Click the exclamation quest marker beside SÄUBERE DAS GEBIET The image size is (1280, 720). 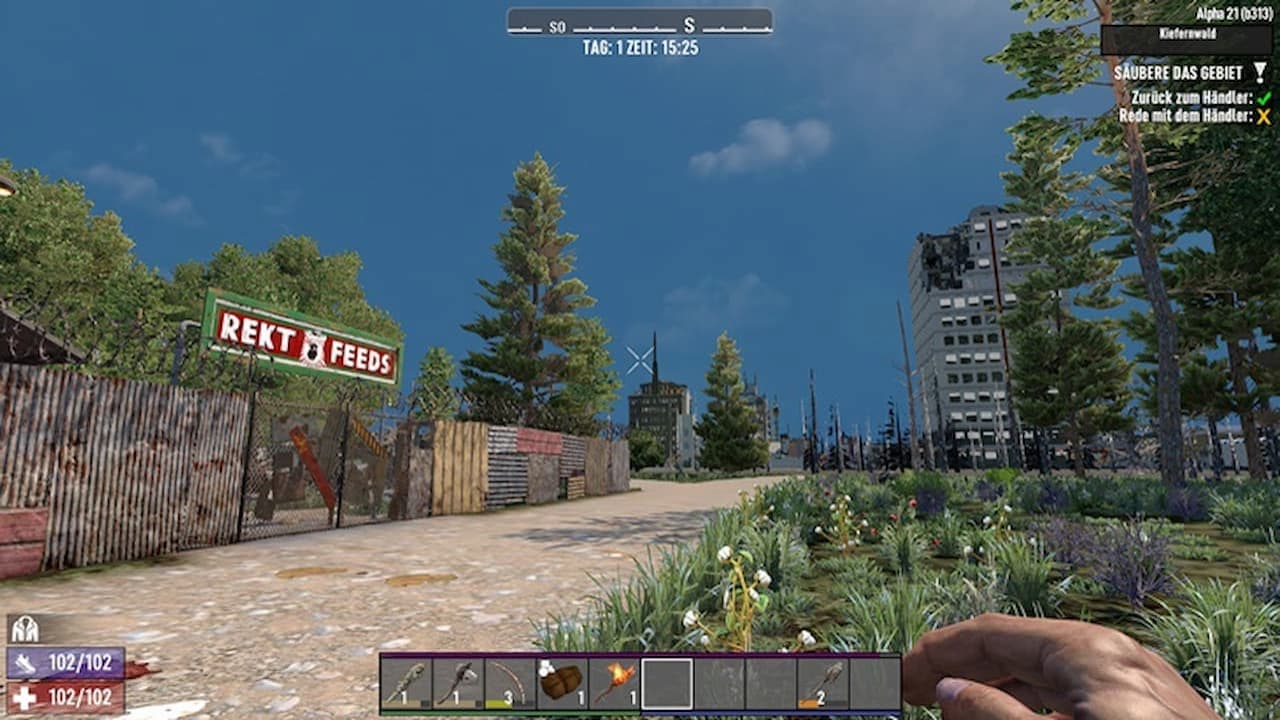1258,72
